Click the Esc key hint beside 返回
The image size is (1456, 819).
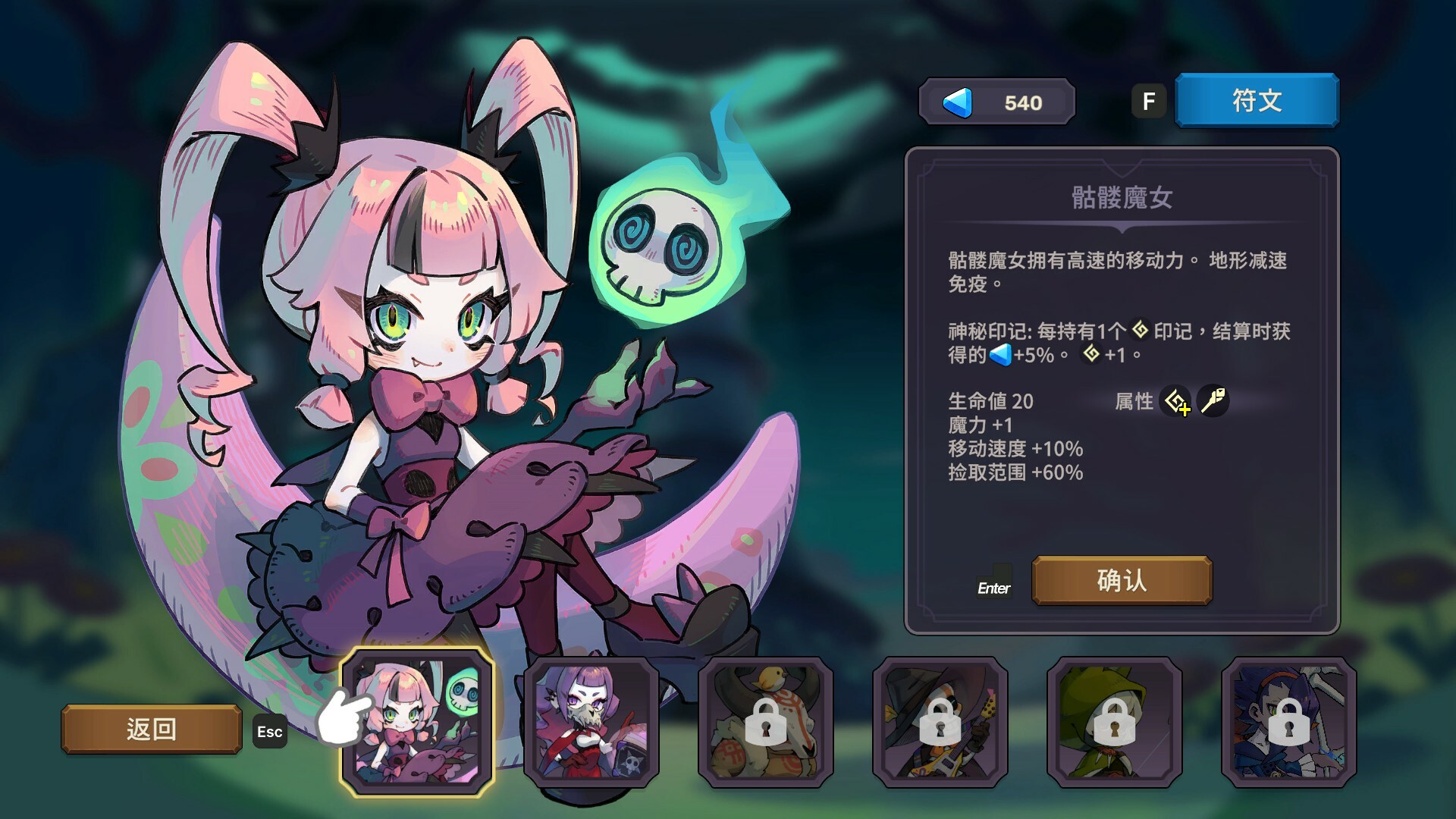pyautogui.click(x=269, y=732)
